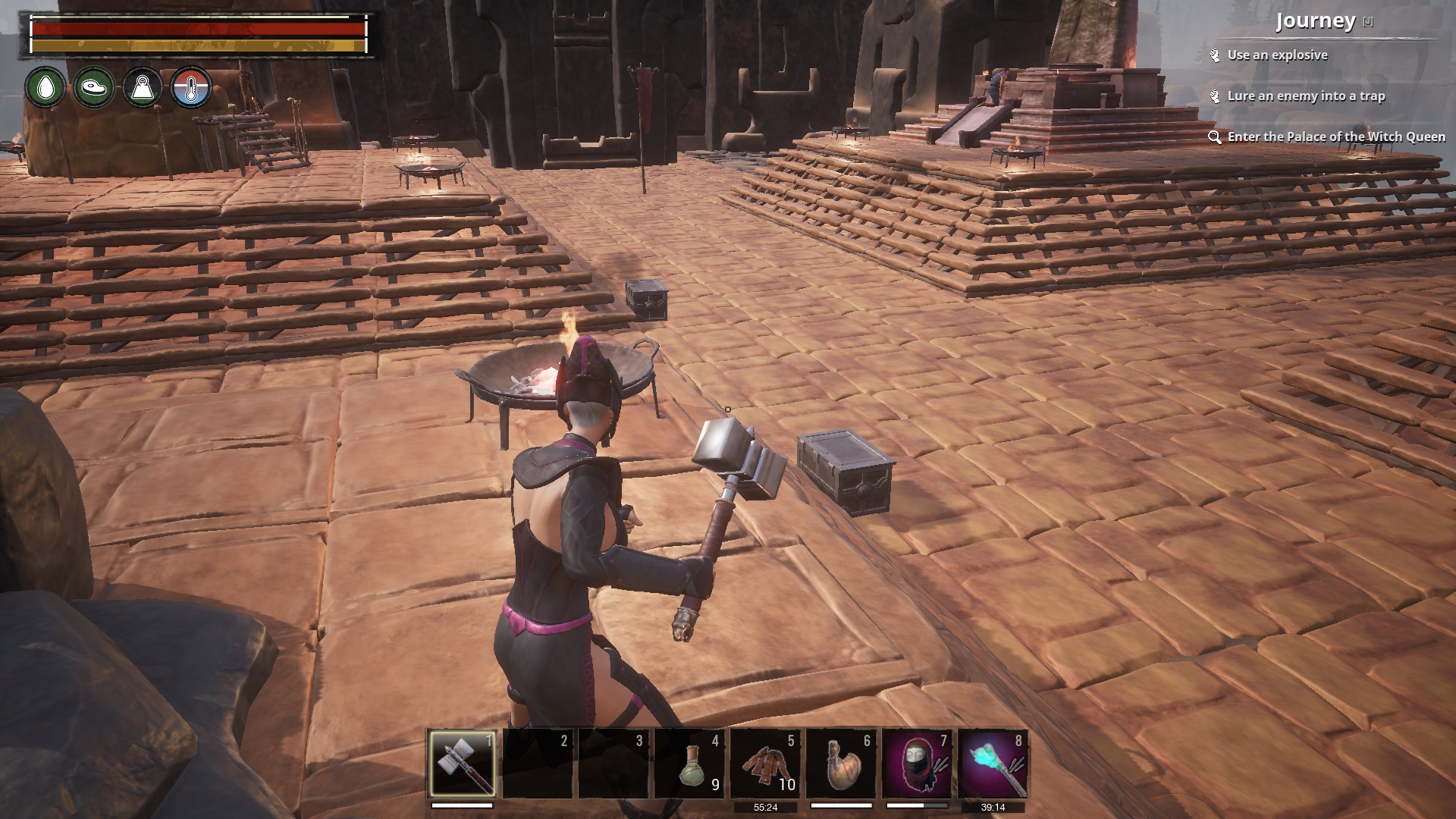Select the "Use an explosive" journey step
1456x819 pixels.
coord(1277,55)
